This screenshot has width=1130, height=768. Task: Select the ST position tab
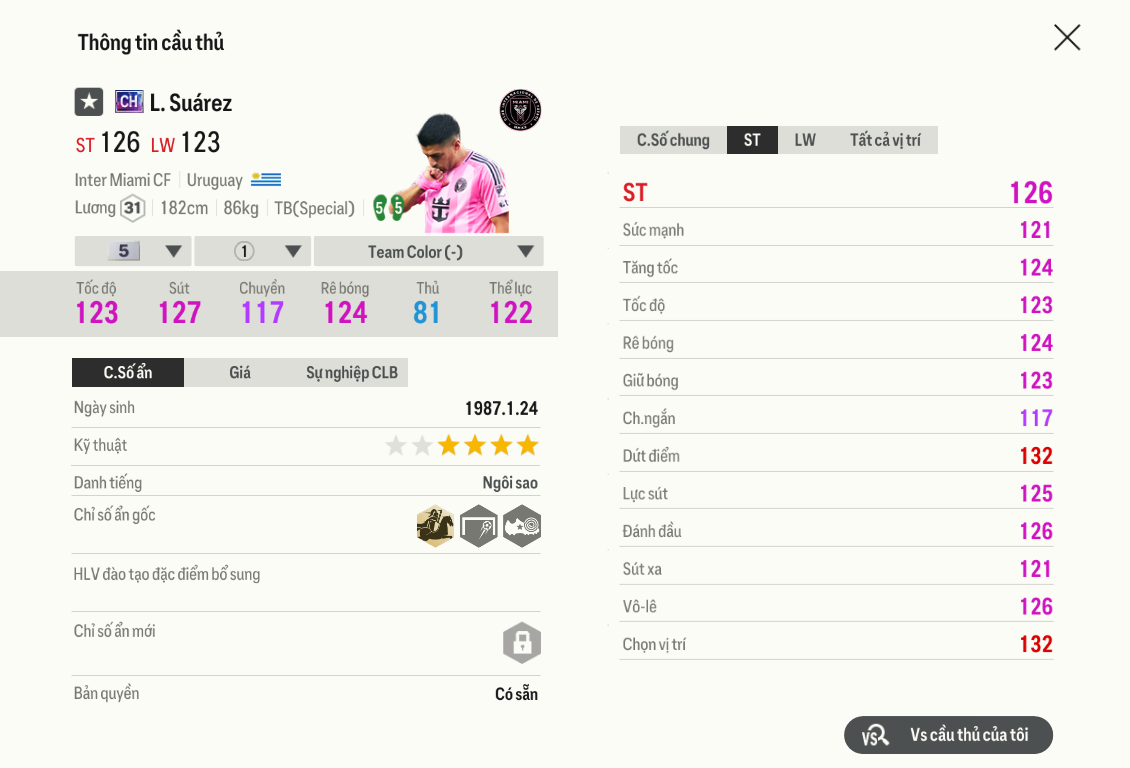(x=752, y=140)
